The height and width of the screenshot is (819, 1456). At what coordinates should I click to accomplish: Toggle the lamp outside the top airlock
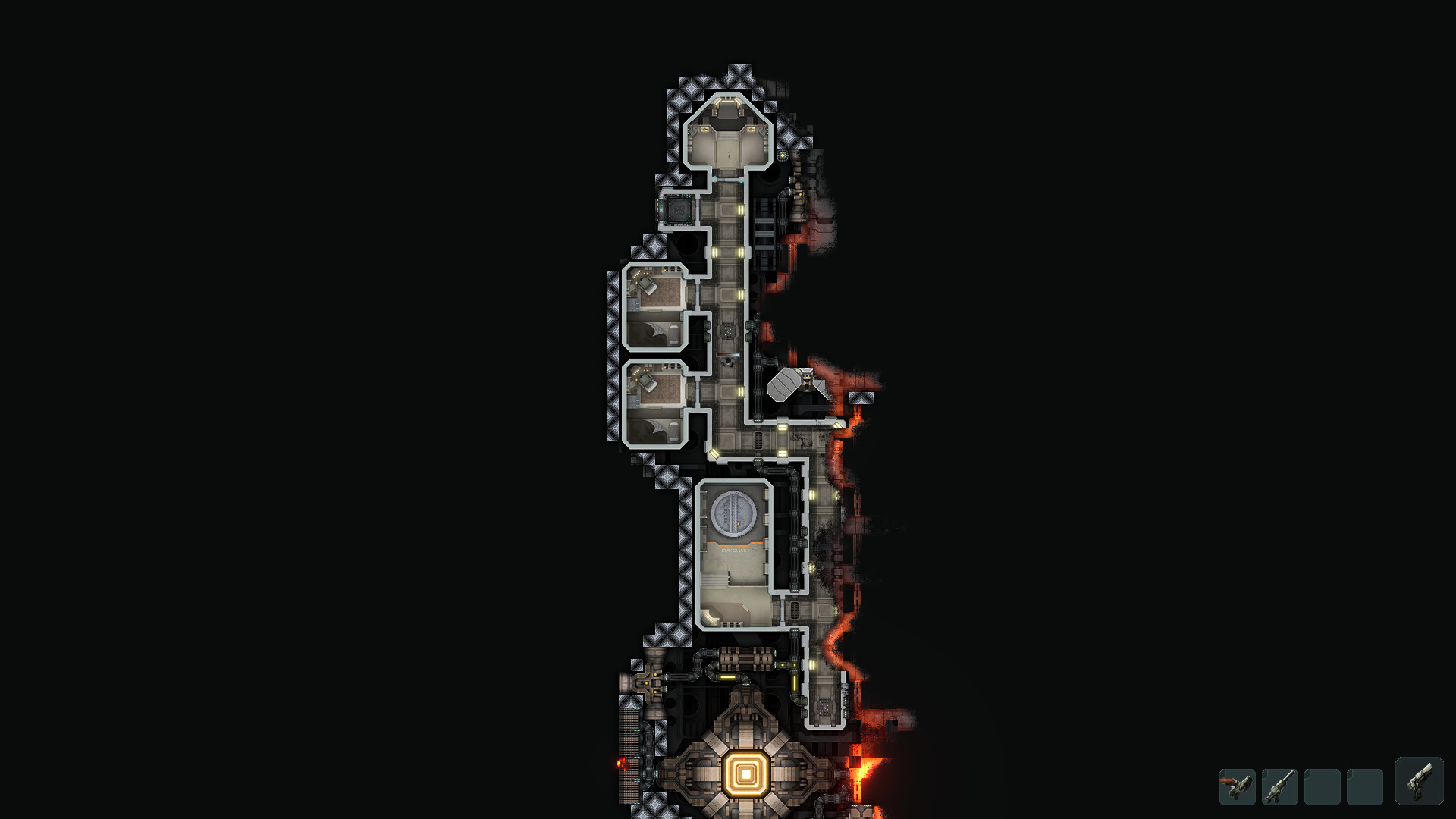[x=783, y=155]
